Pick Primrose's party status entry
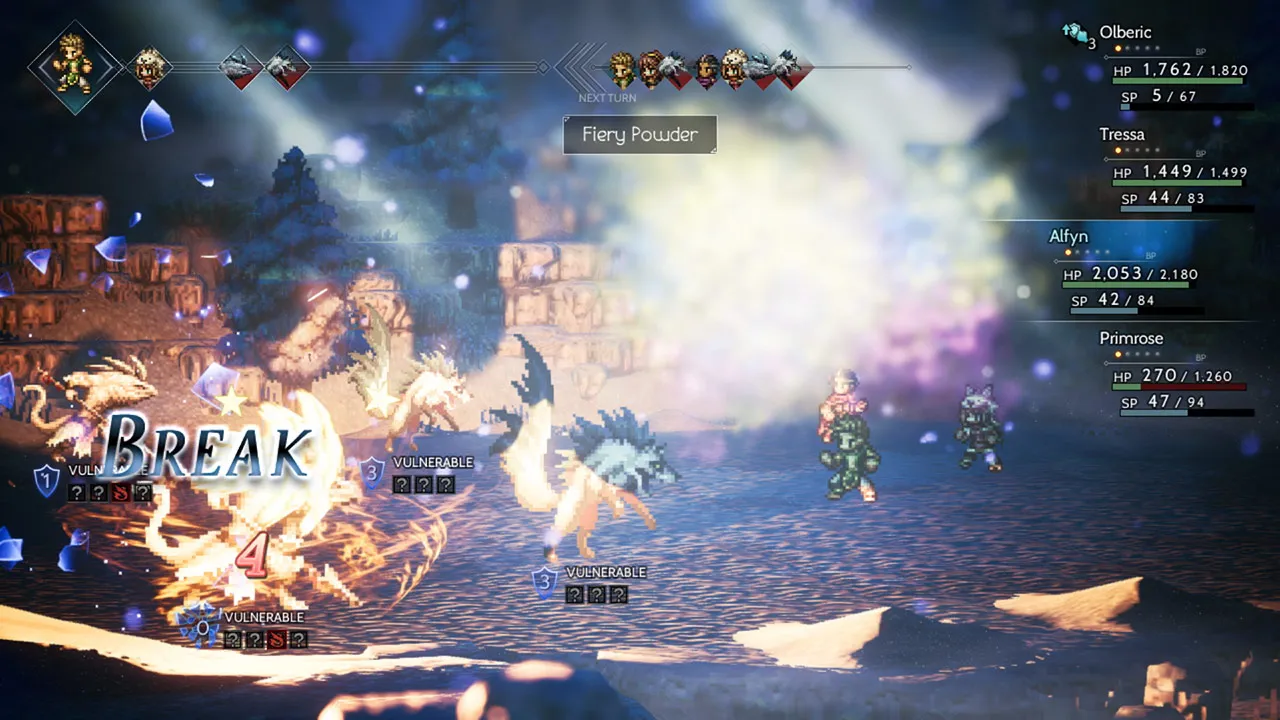The image size is (1280, 720). click(1170, 374)
